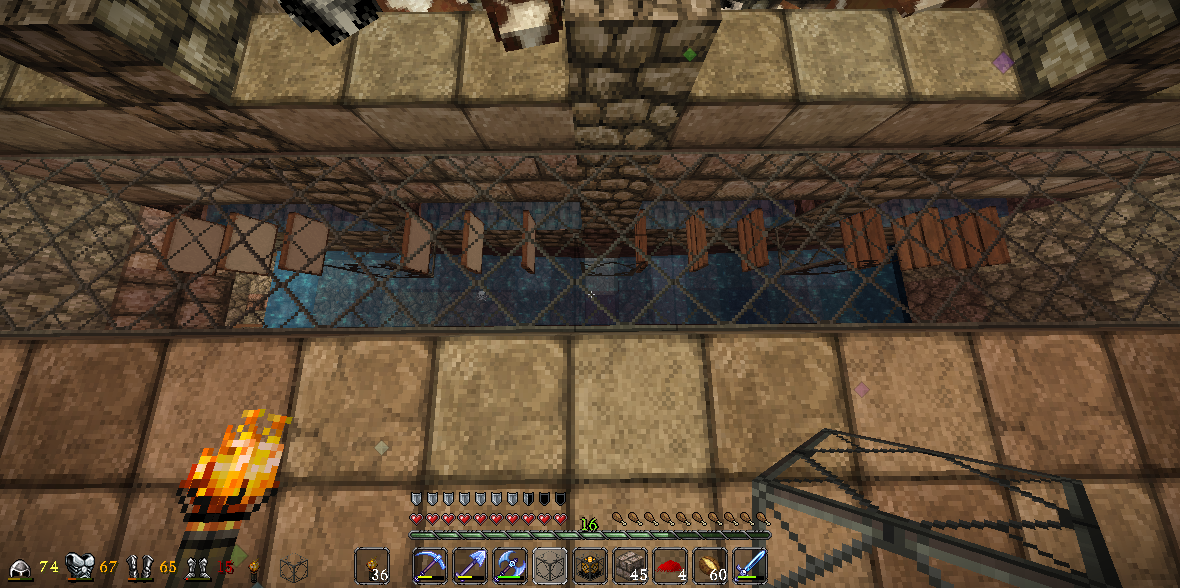This screenshot has width=1180, height=588.
Task: Select the torch offhand slot
Action: (372, 566)
